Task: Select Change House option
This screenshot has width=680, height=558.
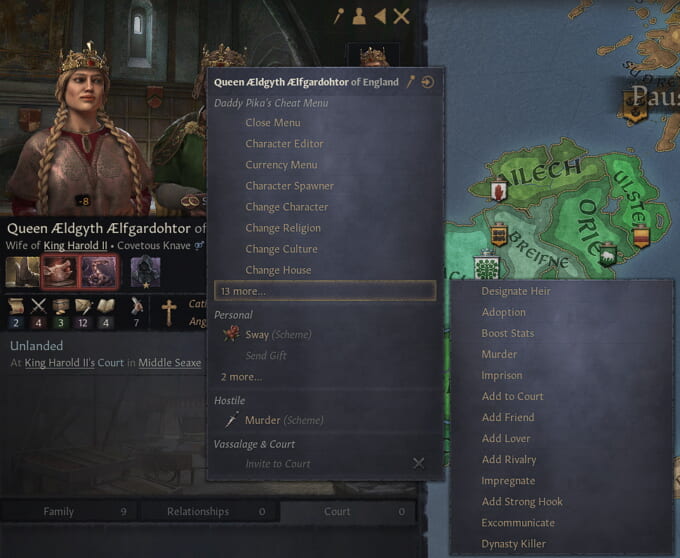Action: pos(278,270)
